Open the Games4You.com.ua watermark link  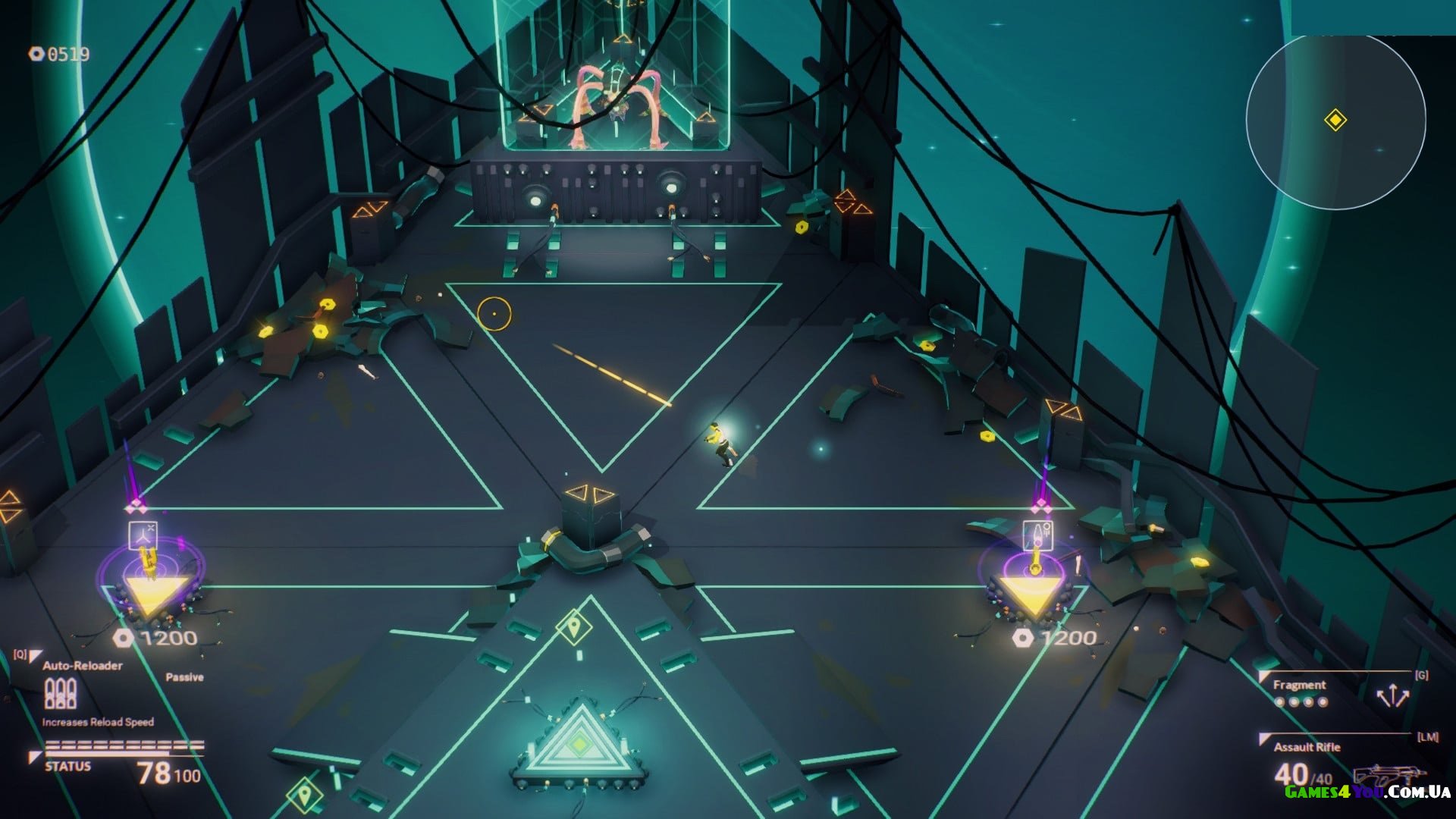pos(1367,792)
